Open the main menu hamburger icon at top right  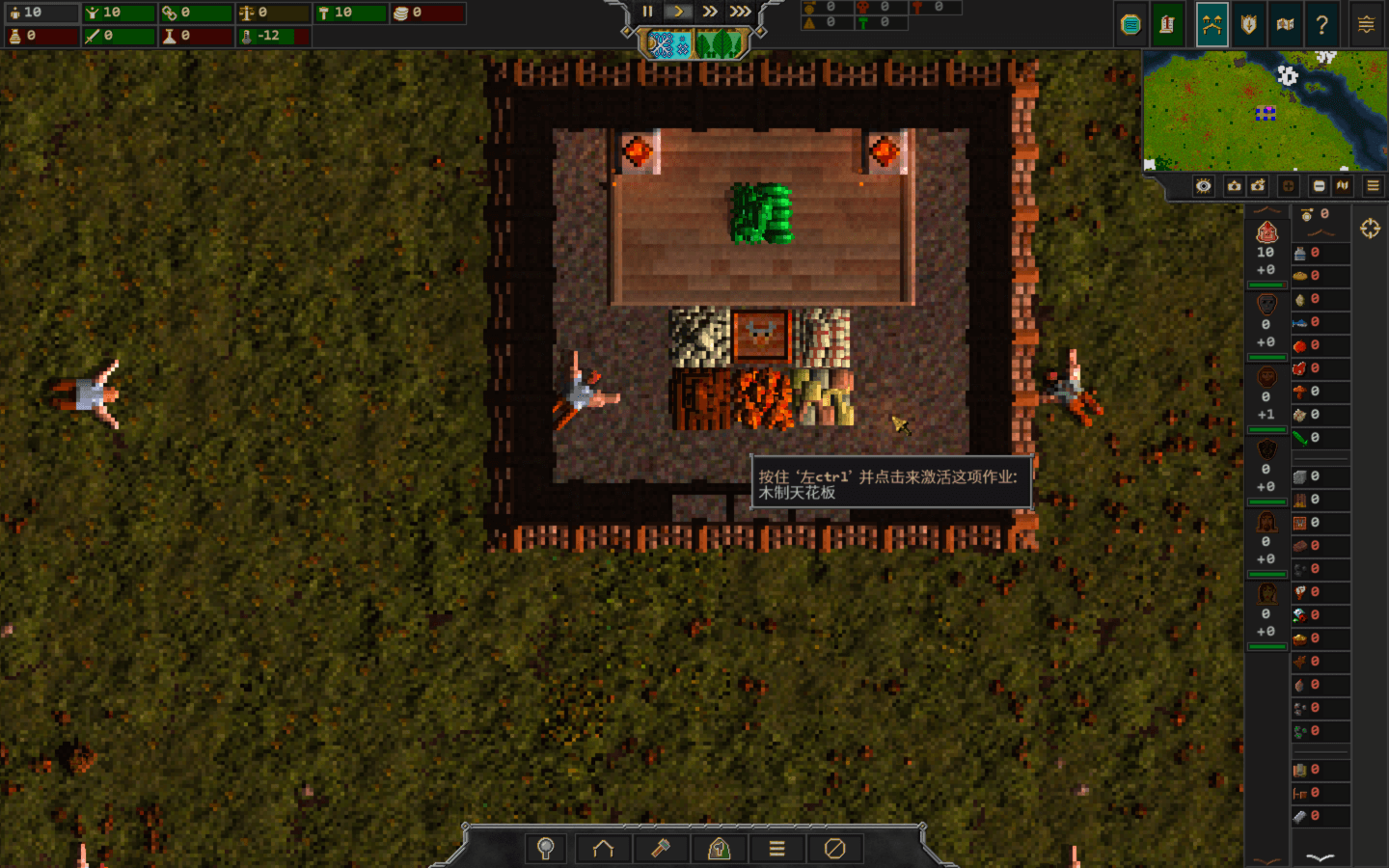(1366, 25)
